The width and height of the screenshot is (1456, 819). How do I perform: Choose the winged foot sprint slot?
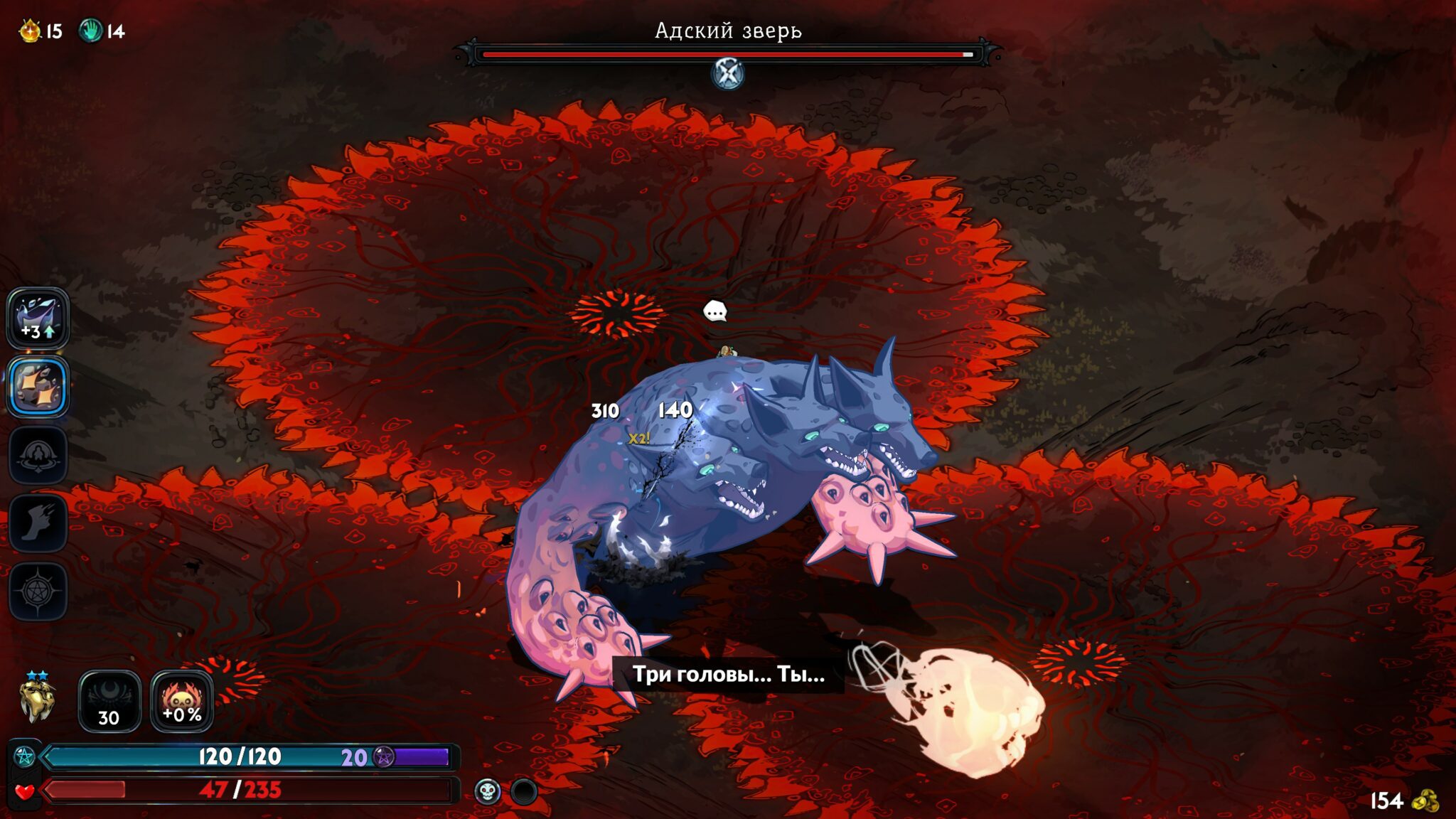point(38,523)
